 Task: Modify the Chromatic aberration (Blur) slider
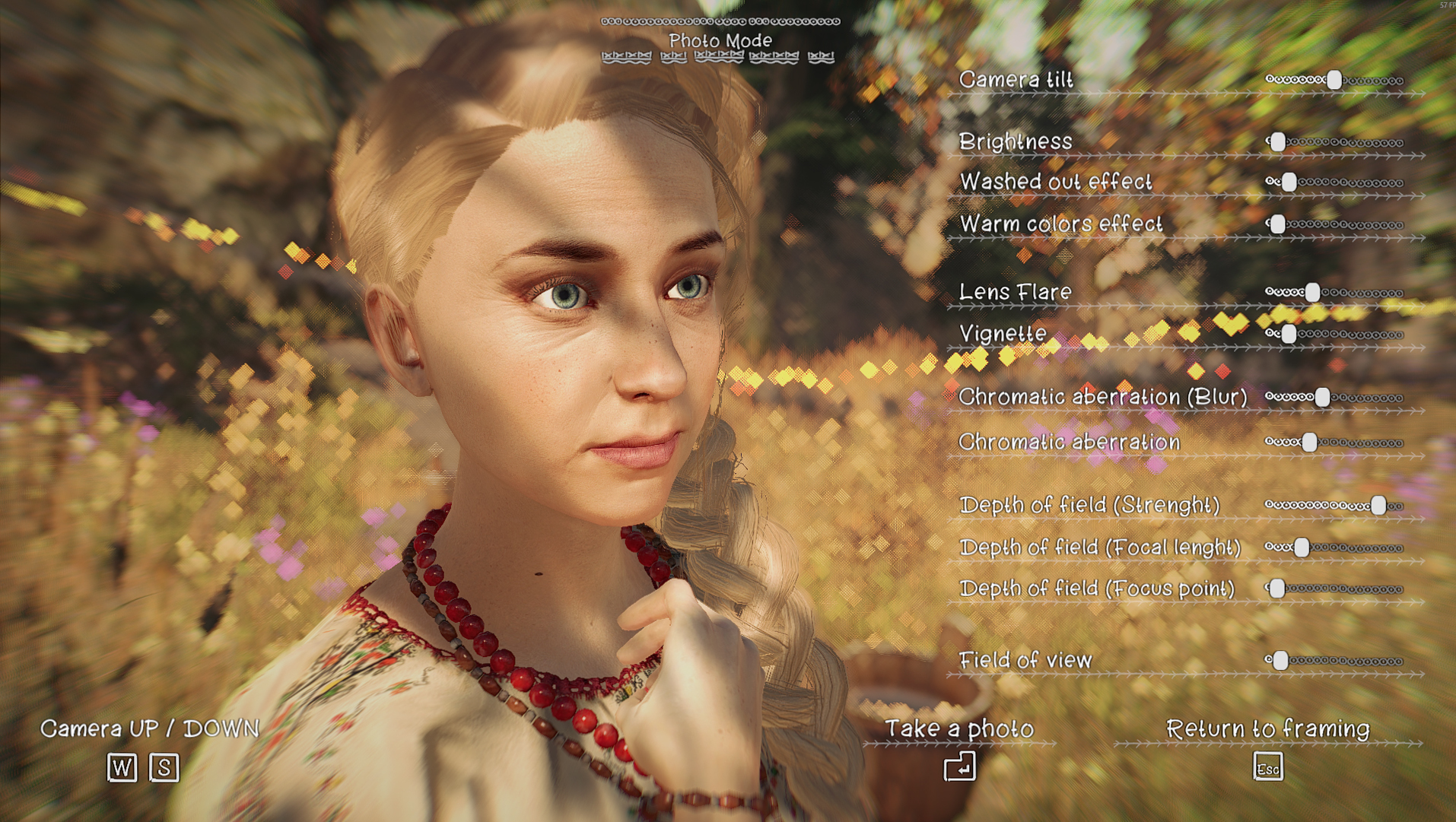(x=1322, y=397)
